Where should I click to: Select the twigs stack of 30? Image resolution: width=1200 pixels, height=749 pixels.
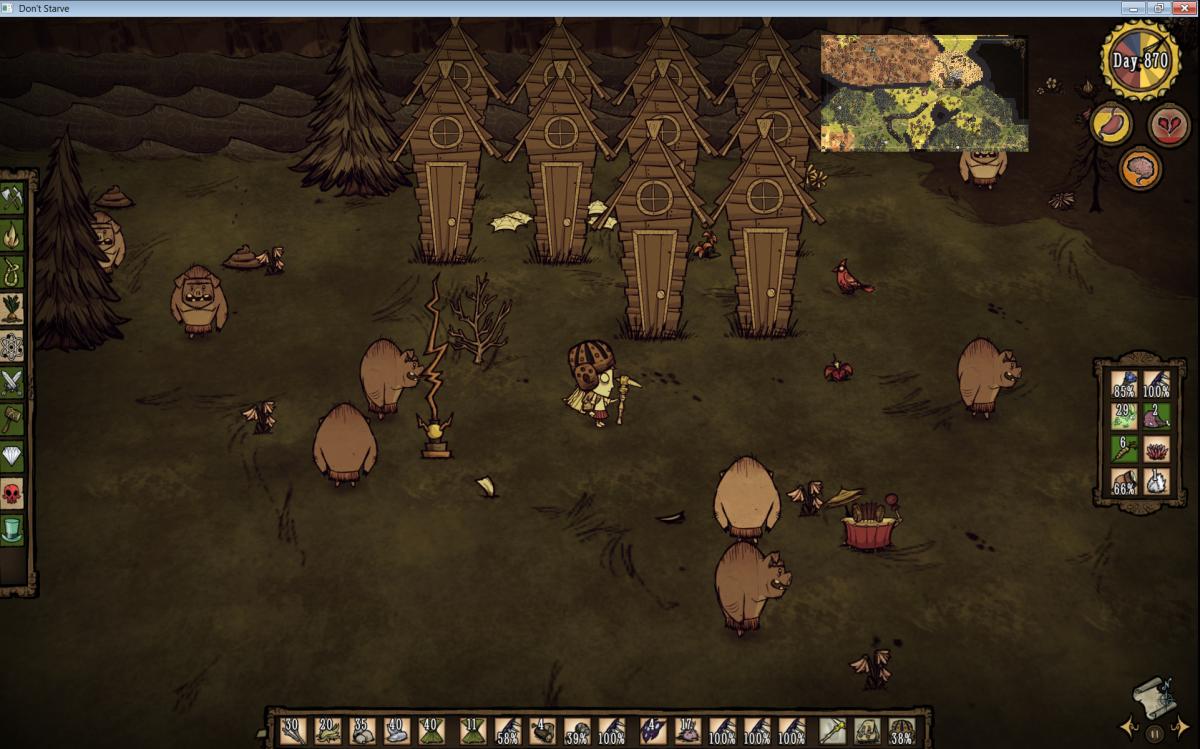[x=292, y=731]
